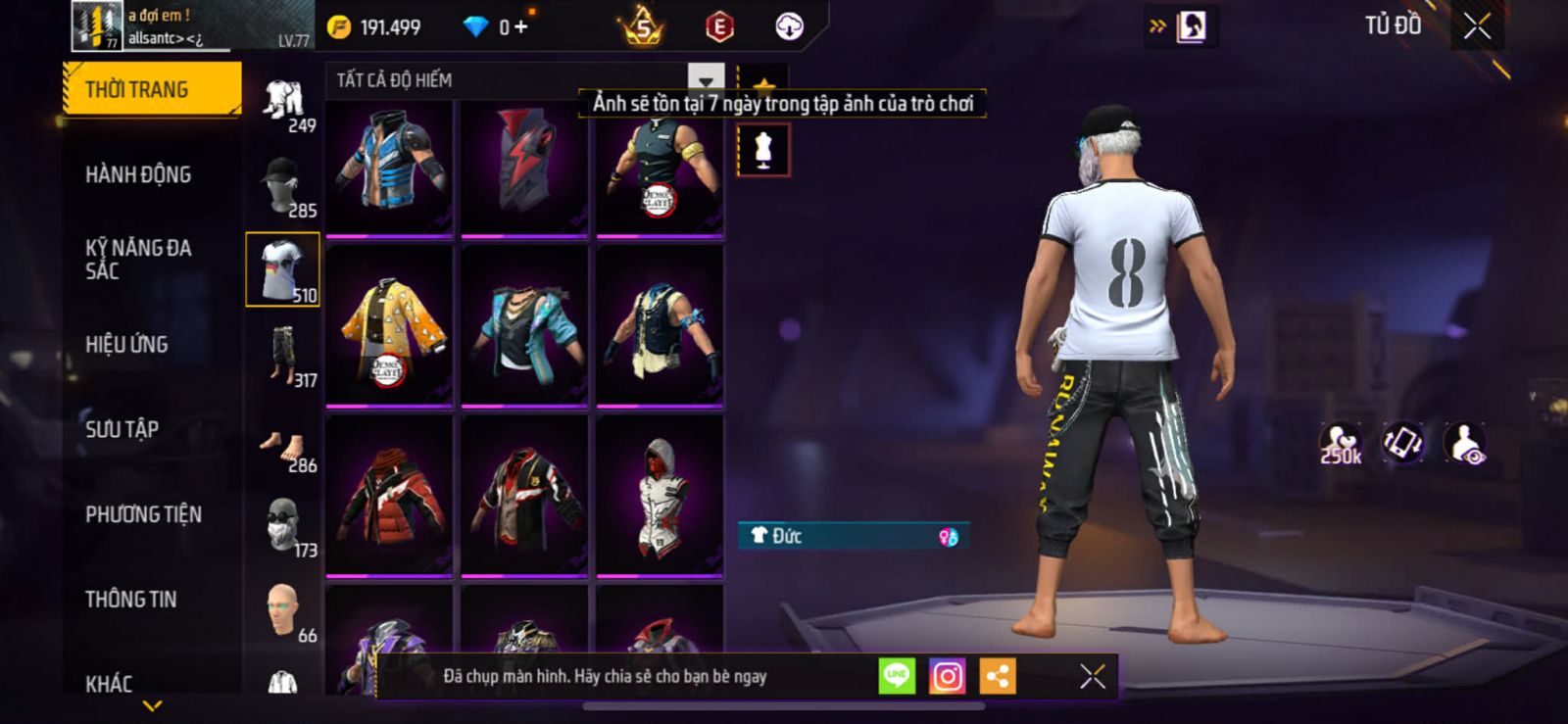Share screenshot via LINE
Image resolution: width=1568 pixels, height=724 pixels.
pyautogui.click(x=896, y=676)
